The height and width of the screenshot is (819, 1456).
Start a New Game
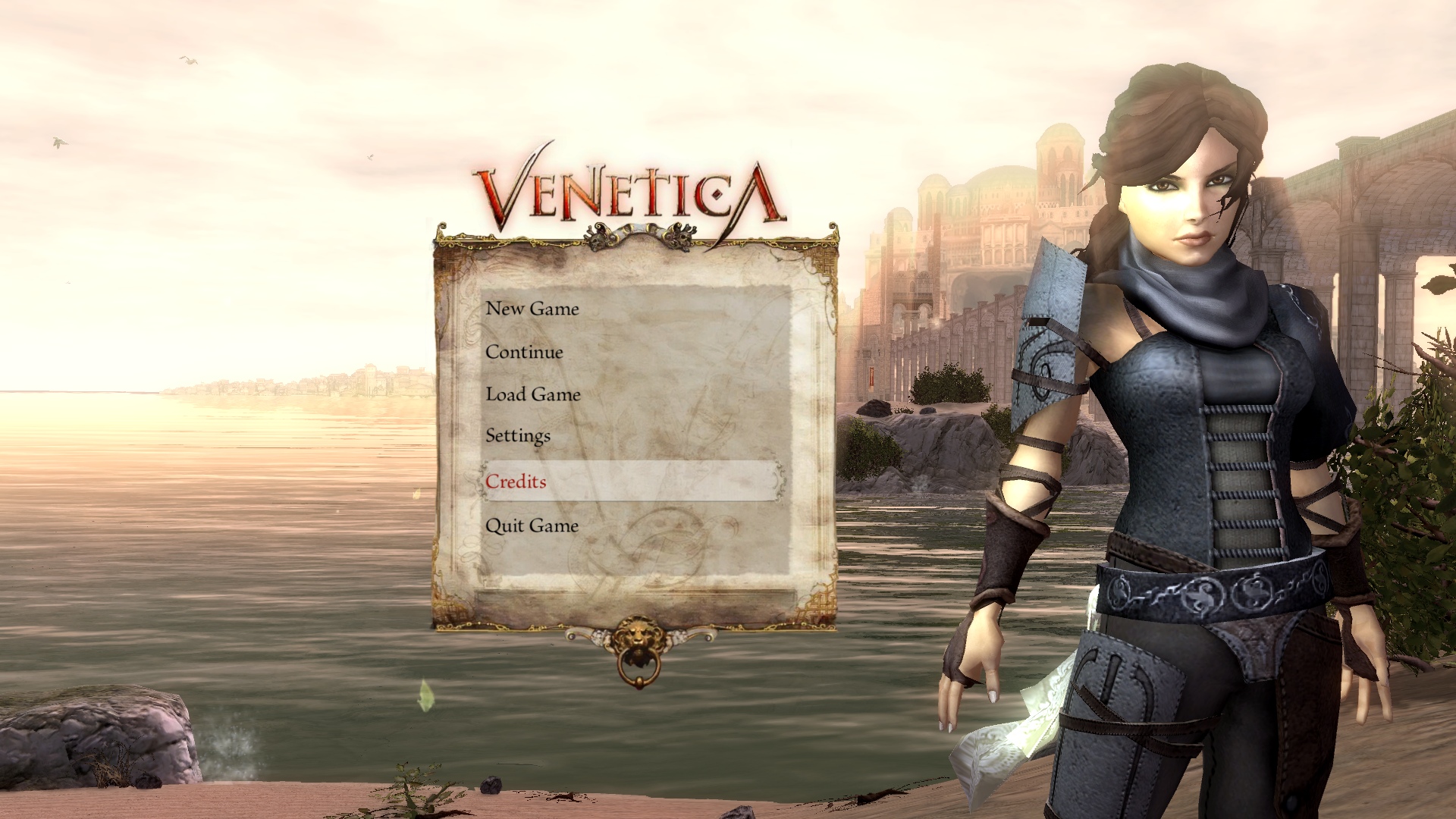532,309
